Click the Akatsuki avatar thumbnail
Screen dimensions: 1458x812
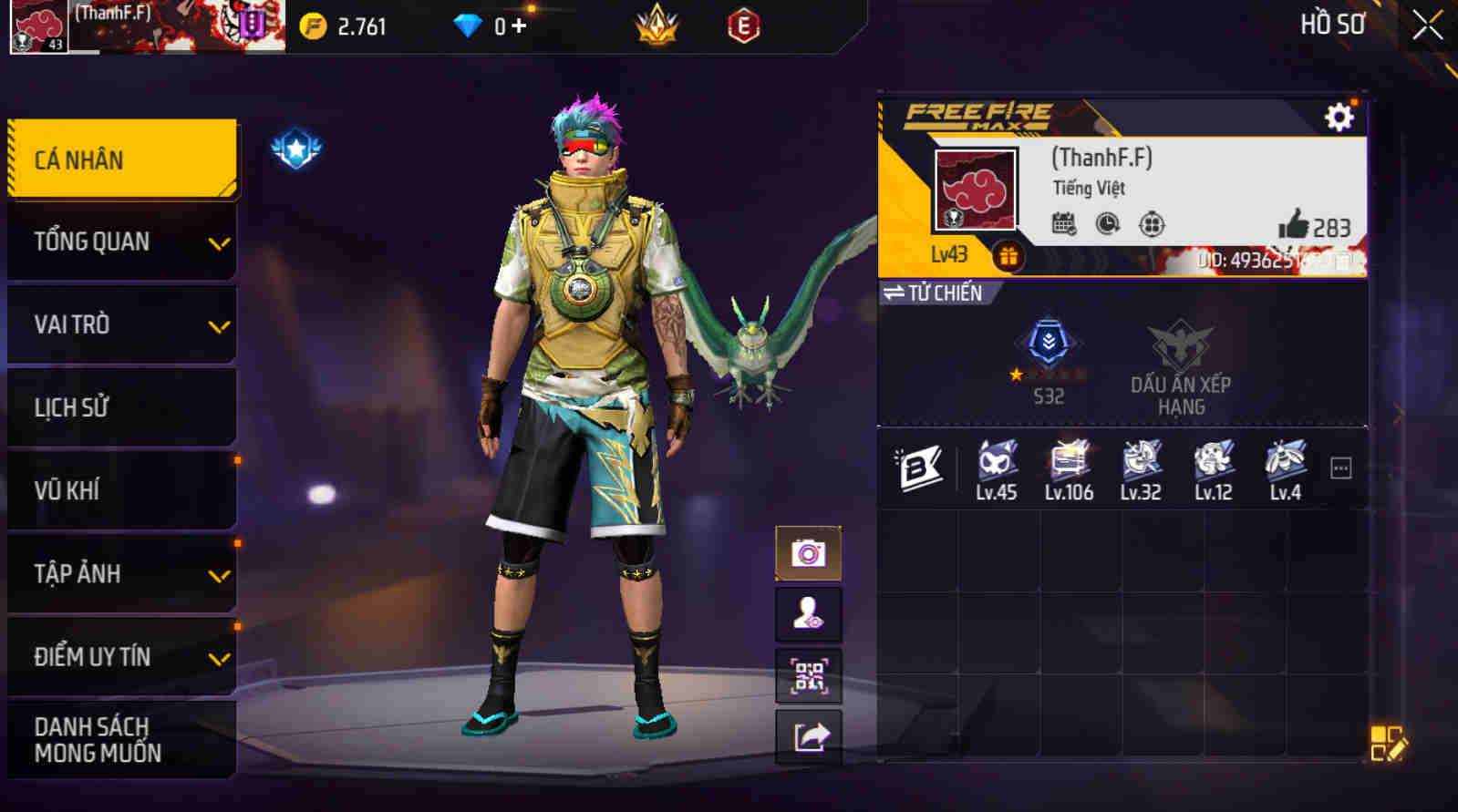pyautogui.click(x=974, y=188)
